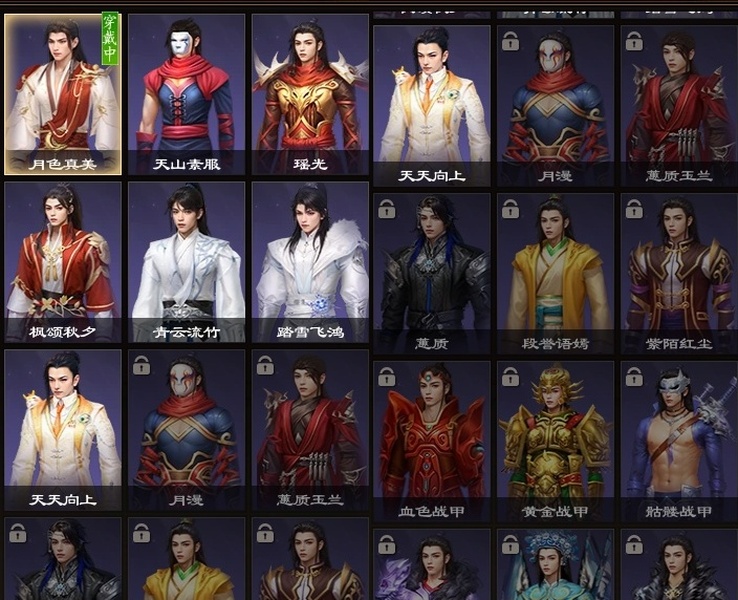Select the 月色真美 costume tile
738x600 pixels.
pyautogui.click(x=63, y=94)
